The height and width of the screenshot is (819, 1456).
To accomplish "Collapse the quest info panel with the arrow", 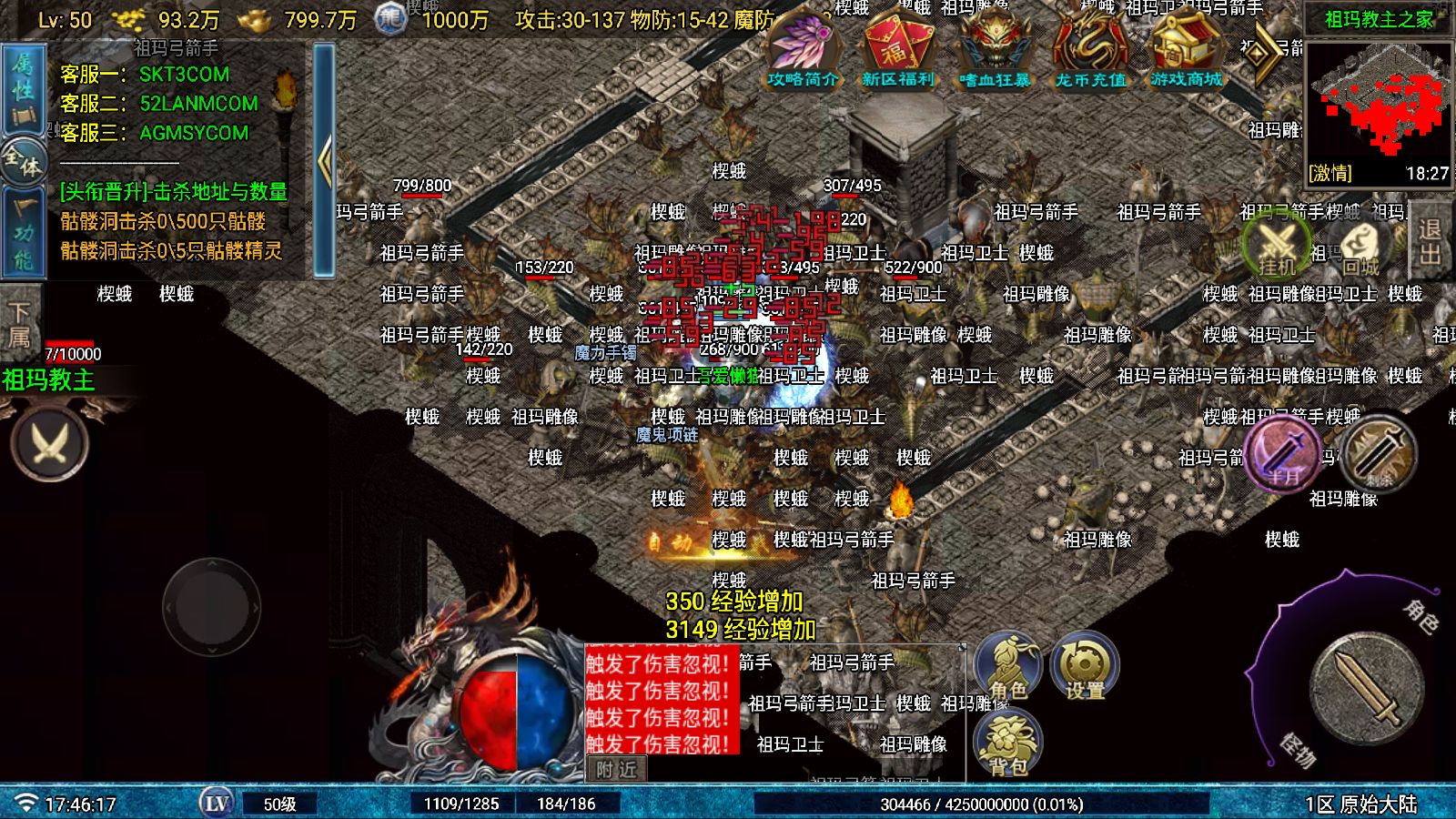I will coord(324,161).
